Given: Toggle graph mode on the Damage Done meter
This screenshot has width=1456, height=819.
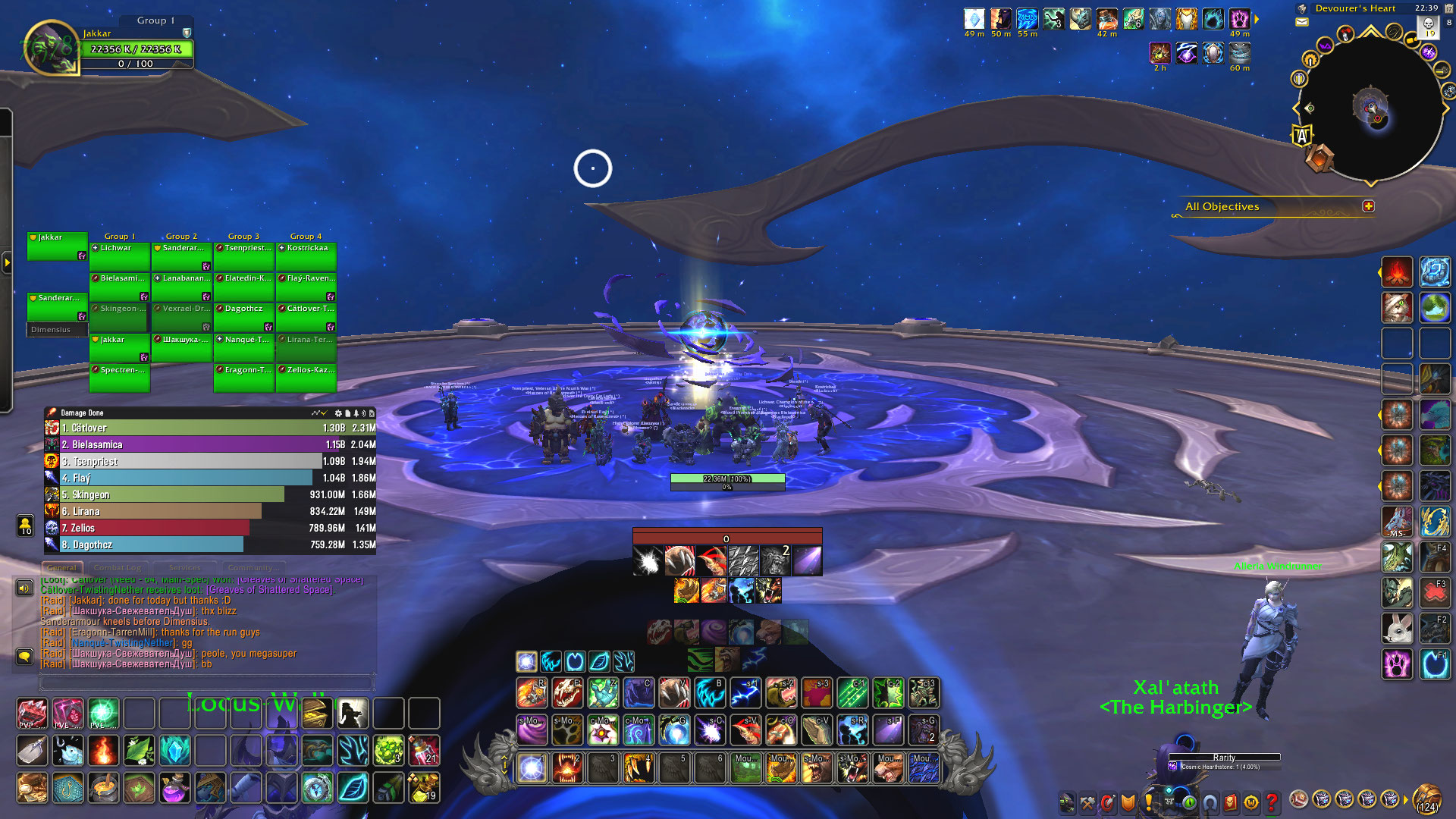Looking at the screenshot, I should (315, 413).
